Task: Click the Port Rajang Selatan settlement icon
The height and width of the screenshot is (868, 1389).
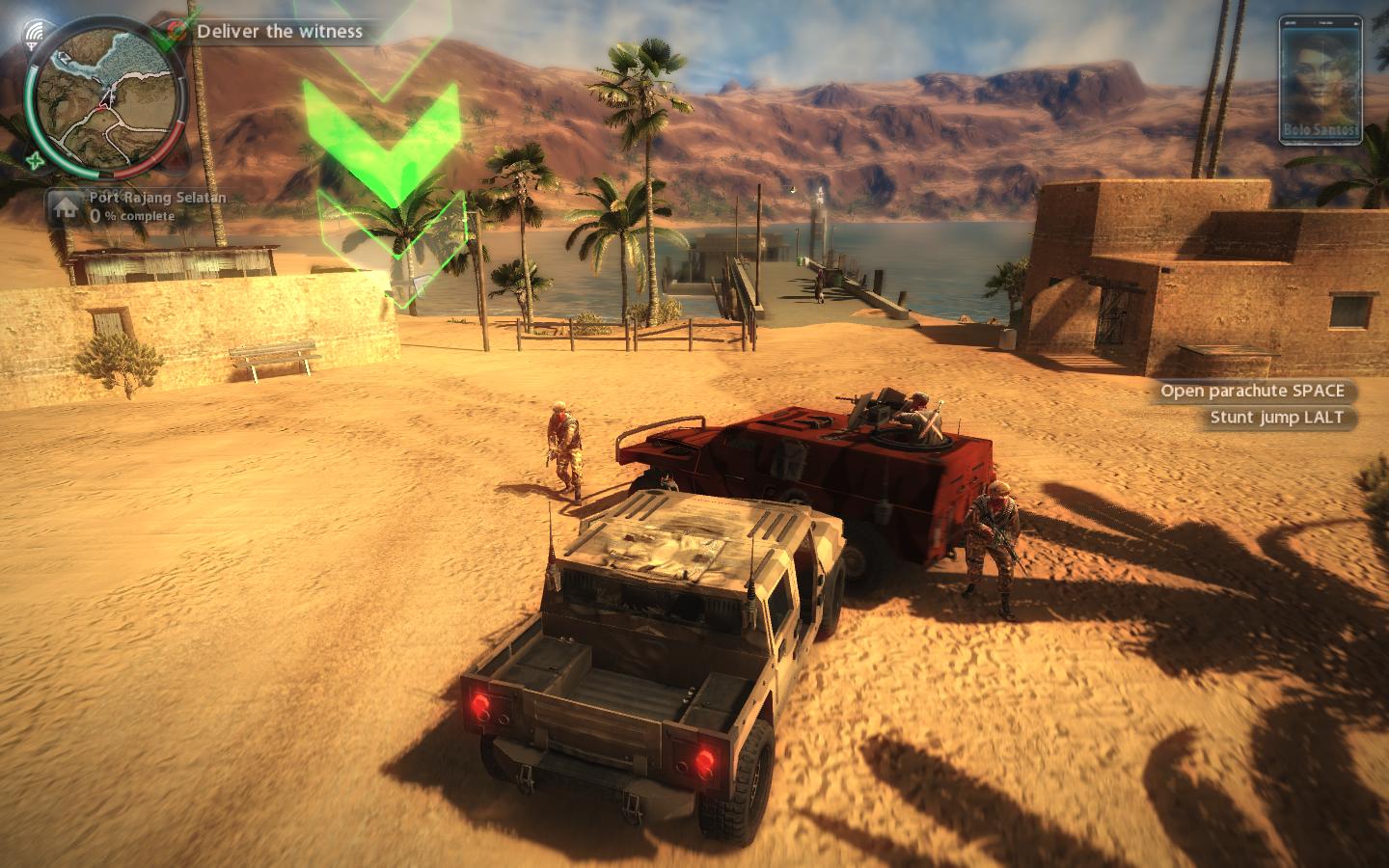Action: [66, 206]
